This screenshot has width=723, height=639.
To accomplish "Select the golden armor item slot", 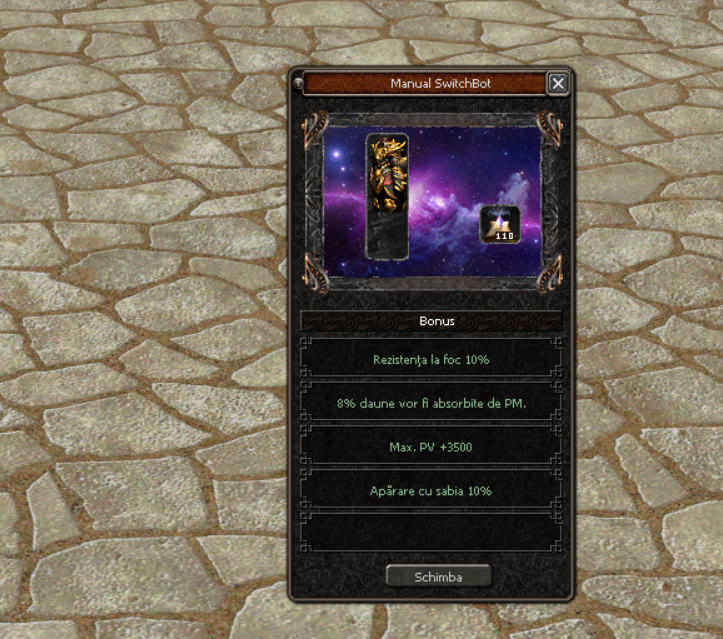I will click(x=388, y=176).
